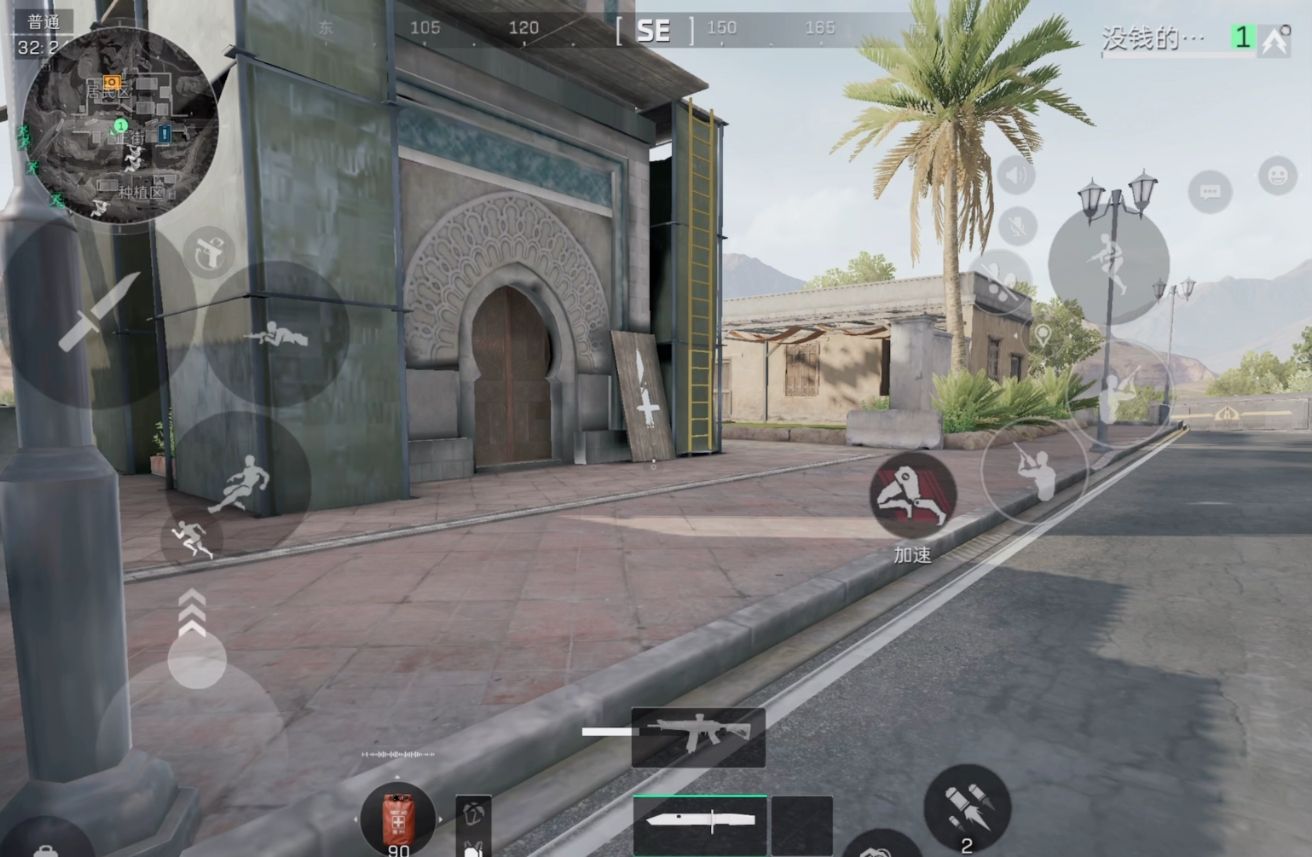Screen dimensions: 1312x857
Task: Jump with the large vaulting figure button
Action: pos(1108,263)
